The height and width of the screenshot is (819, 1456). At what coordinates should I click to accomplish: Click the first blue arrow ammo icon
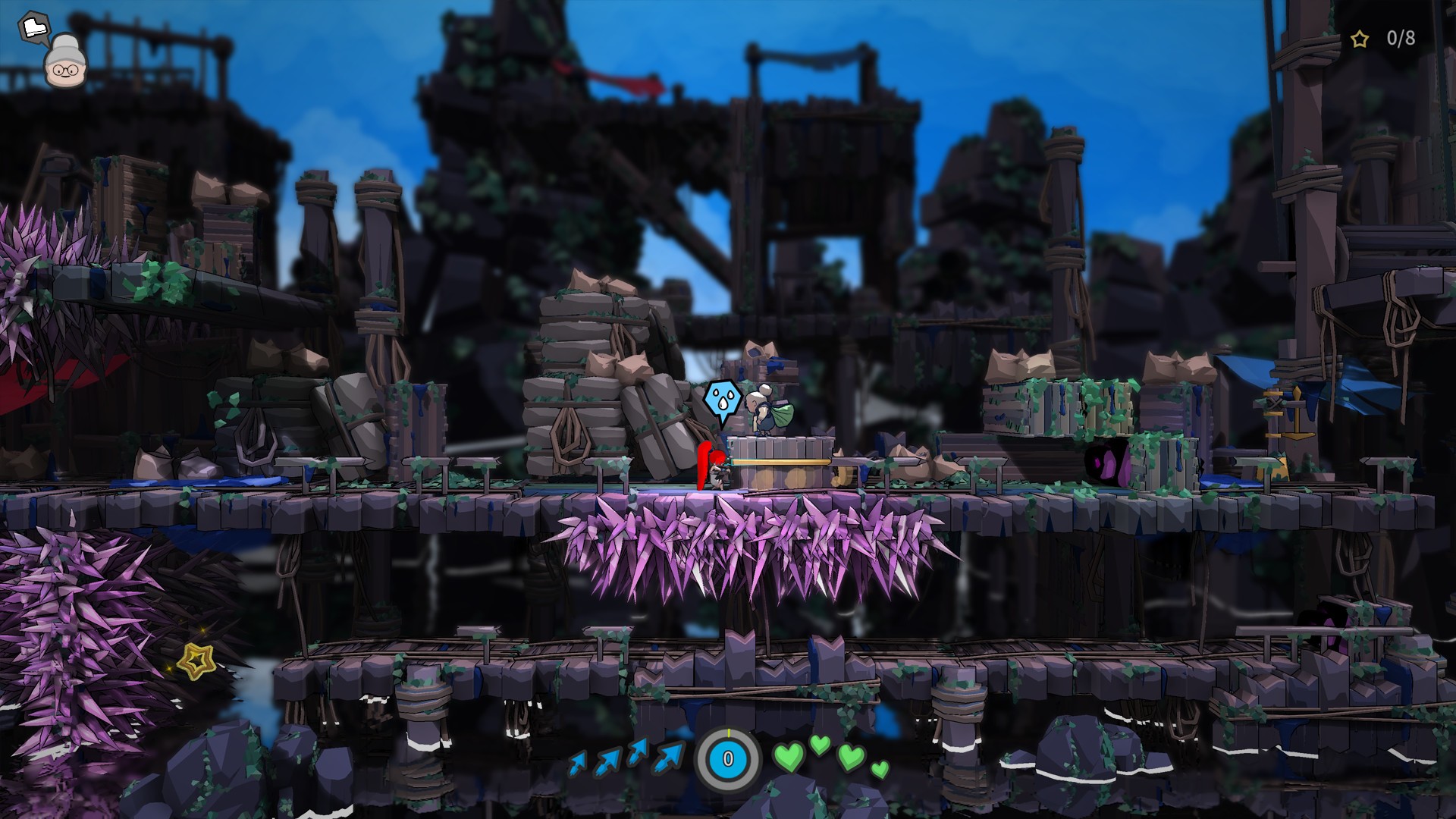pos(579,761)
